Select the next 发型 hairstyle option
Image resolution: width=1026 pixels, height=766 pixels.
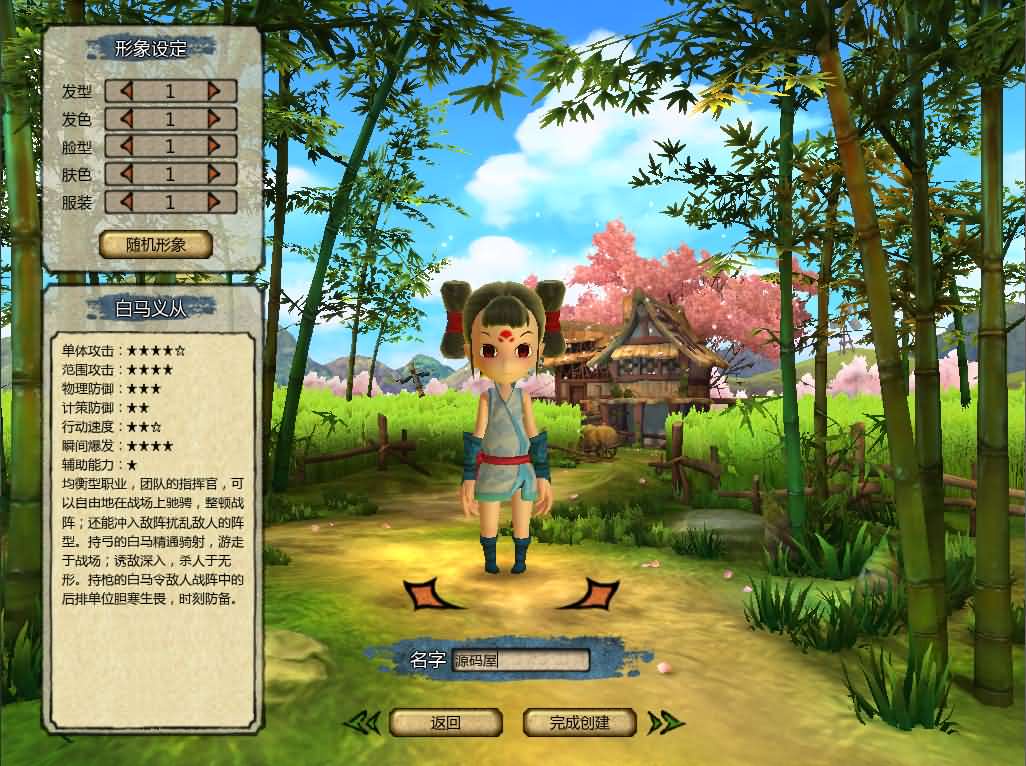(214, 91)
